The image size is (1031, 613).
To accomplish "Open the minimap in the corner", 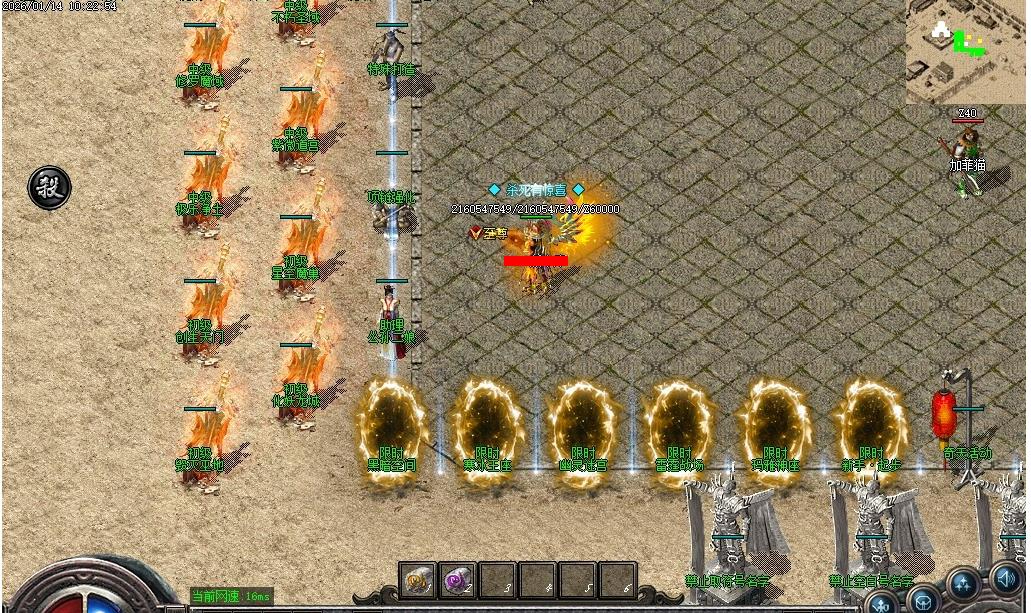I will [x=967, y=51].
